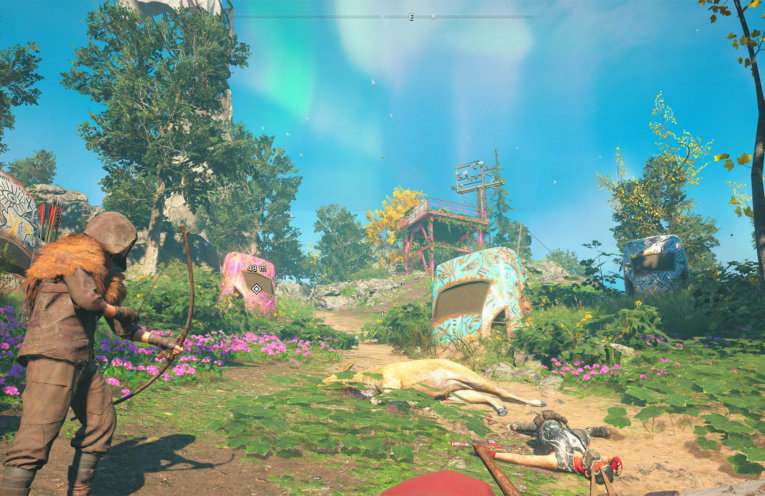
Task: Select the square marker icon on the compass
Action: (x=411, y=17)
